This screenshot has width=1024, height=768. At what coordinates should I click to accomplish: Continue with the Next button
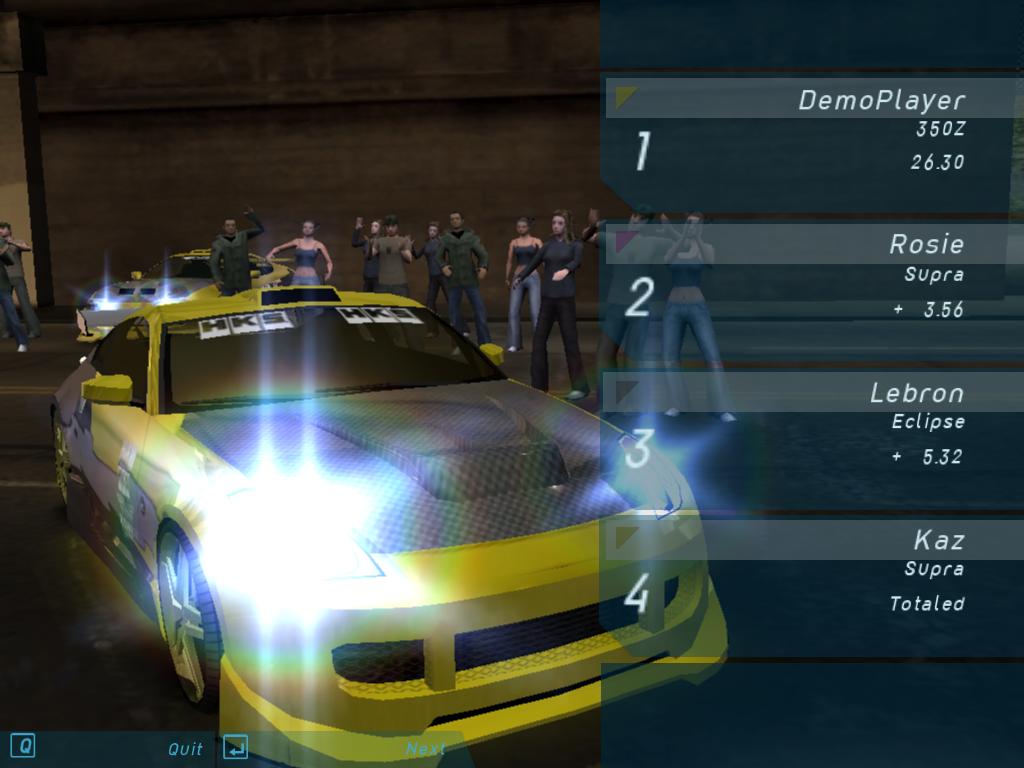[425, 748]
